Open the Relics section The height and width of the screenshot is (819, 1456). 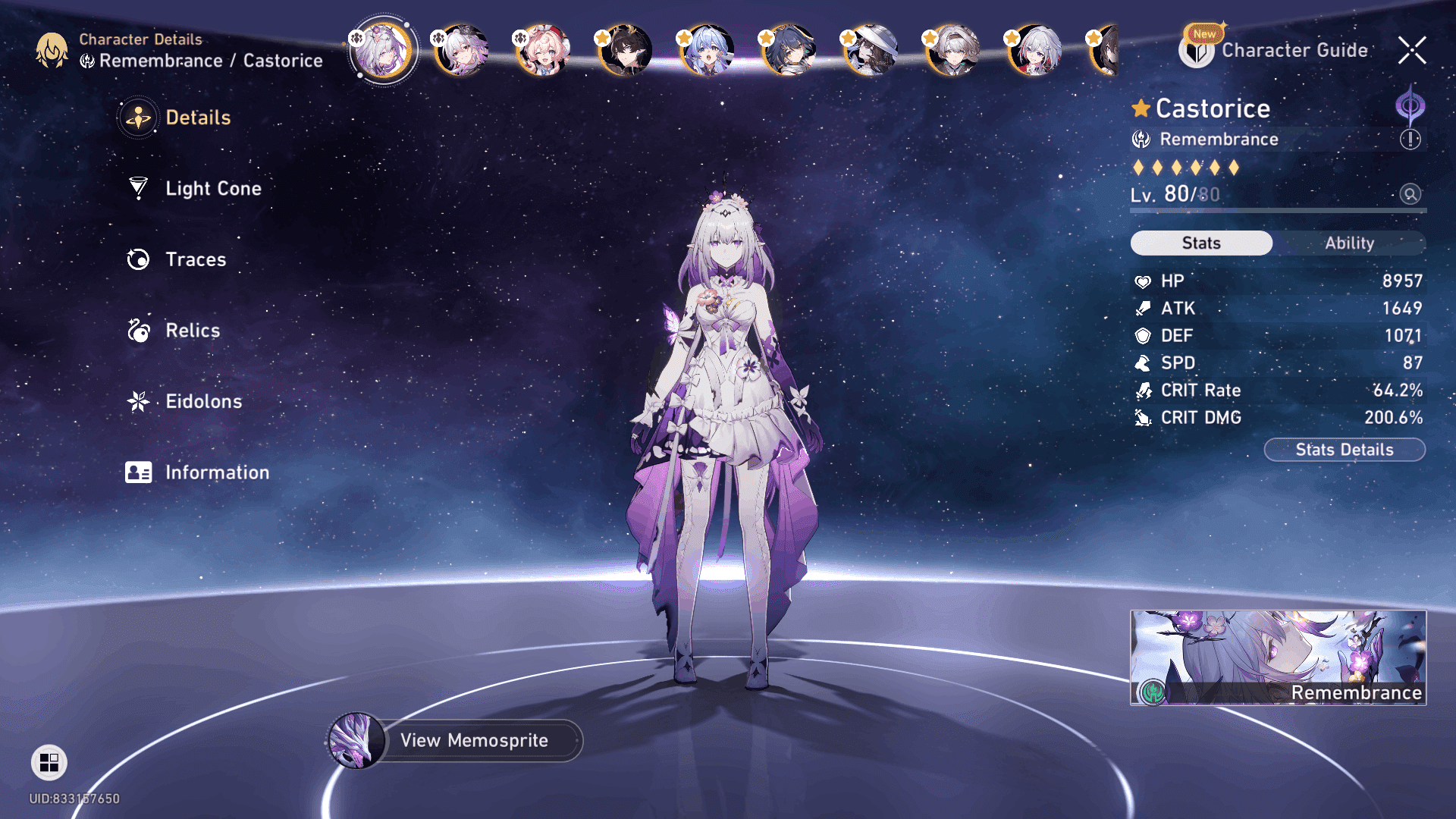(x=192, y=331)
